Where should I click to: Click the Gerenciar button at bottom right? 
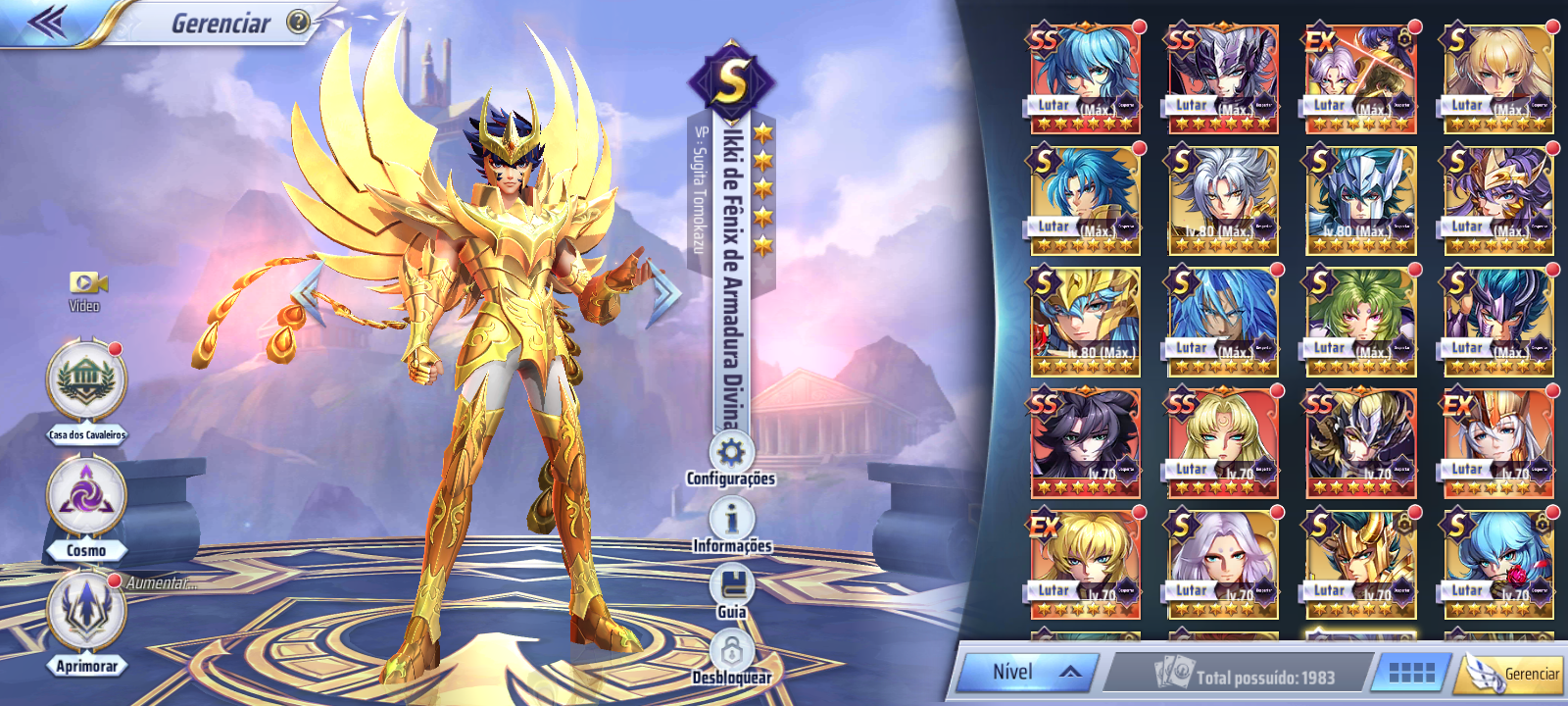(x=1515, y=674)
